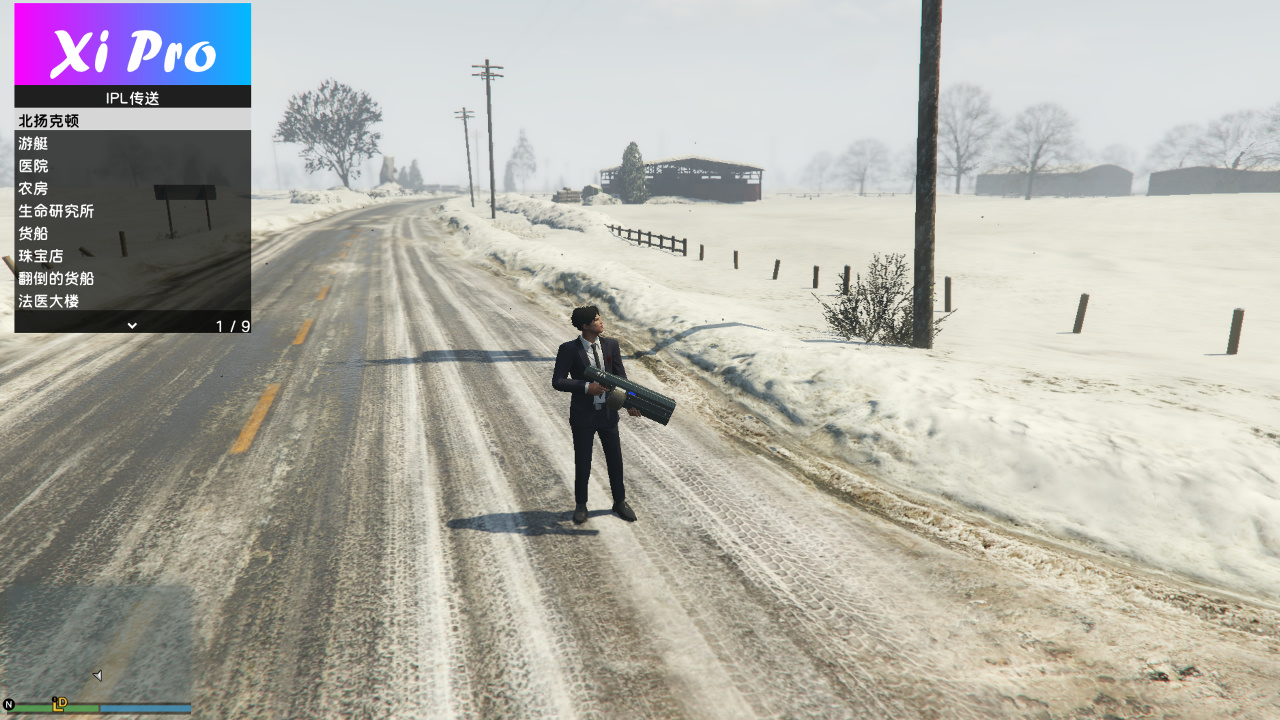Image resolution: width=1280 pixels, height=720 pixels.
Task: Click the minimap in the corner
Action: 96,645
